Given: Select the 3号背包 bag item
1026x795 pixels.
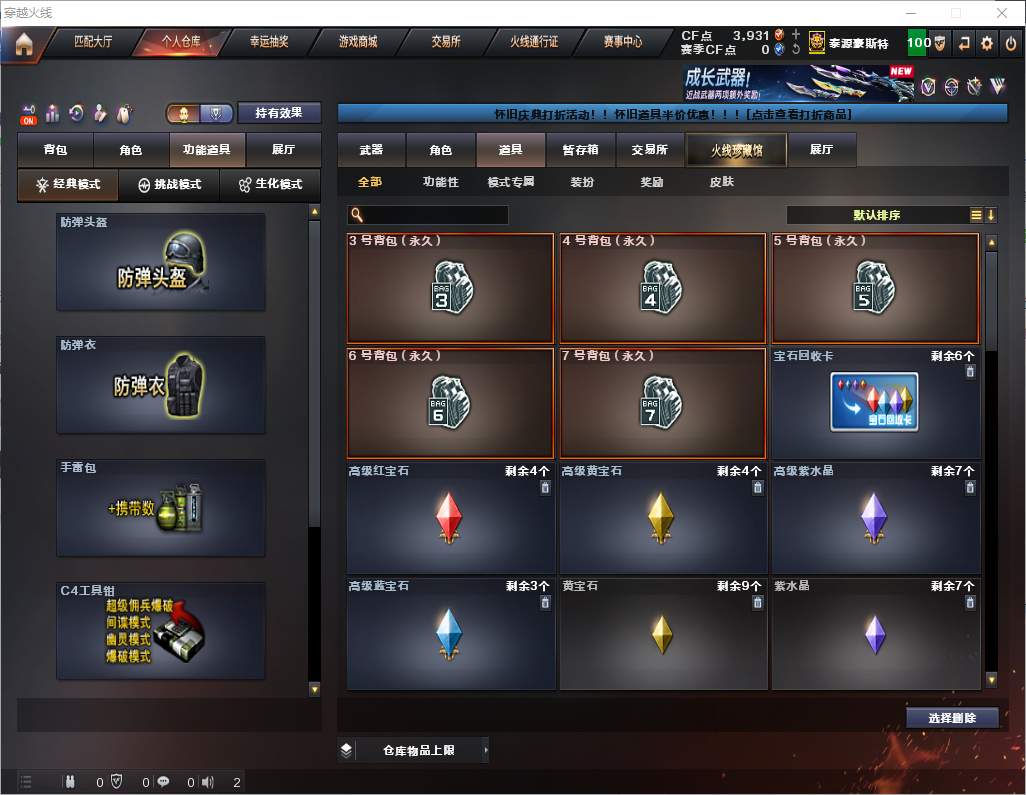Looking at the screenshot, I should pyautogui.click(x=450, y=288).
